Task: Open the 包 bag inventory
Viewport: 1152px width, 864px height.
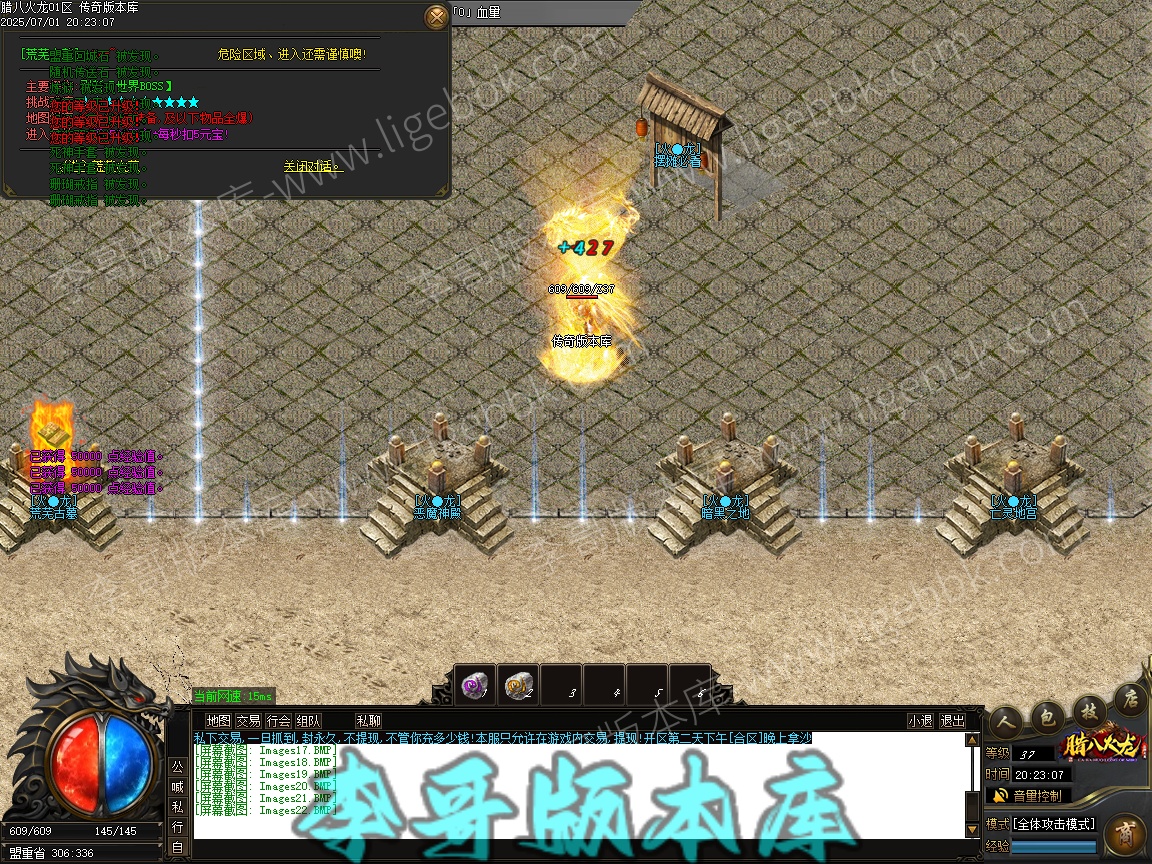Action: coord(1046,713)
